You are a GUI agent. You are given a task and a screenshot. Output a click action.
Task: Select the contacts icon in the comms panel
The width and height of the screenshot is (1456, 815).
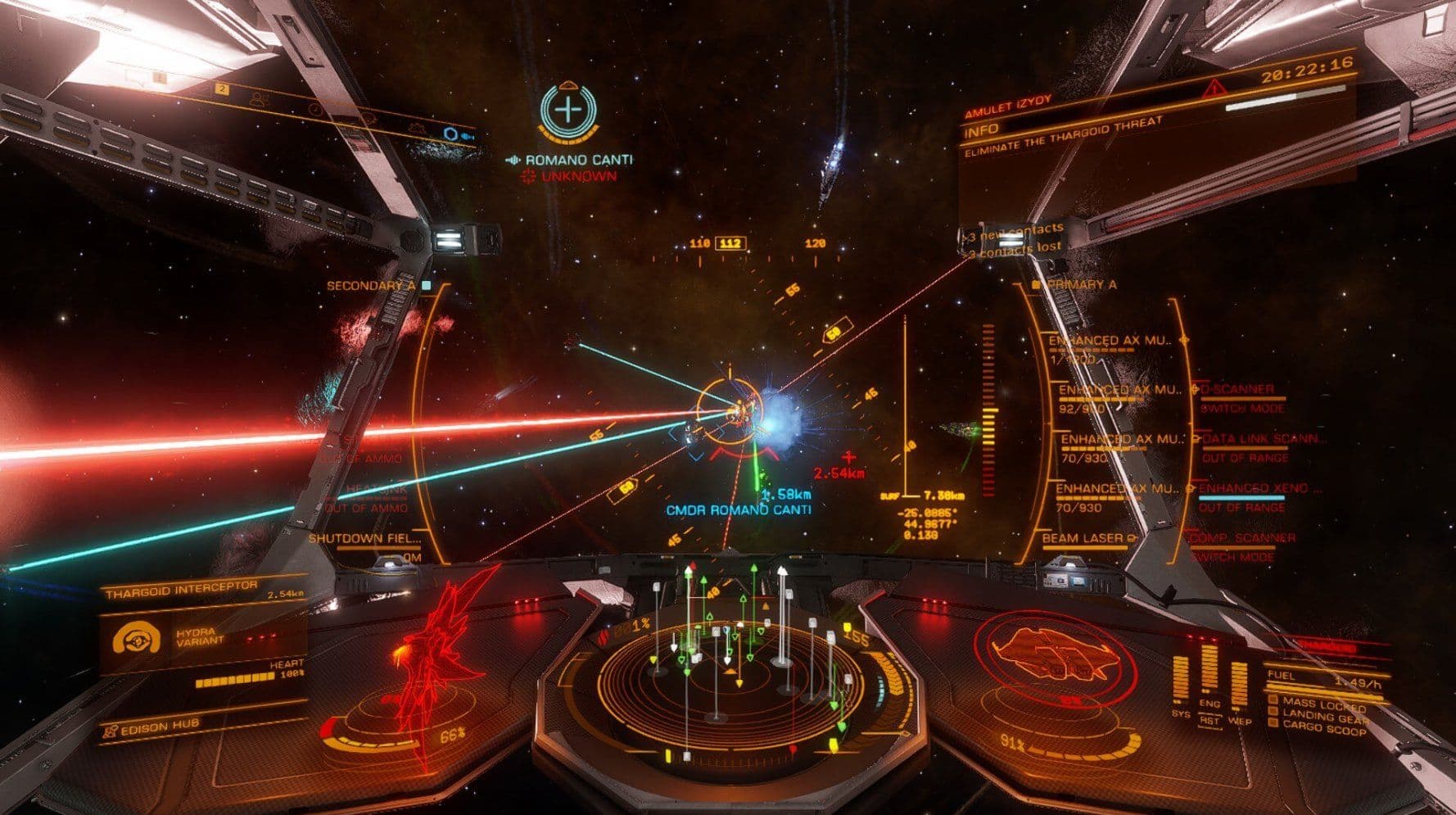pos(259,99)
